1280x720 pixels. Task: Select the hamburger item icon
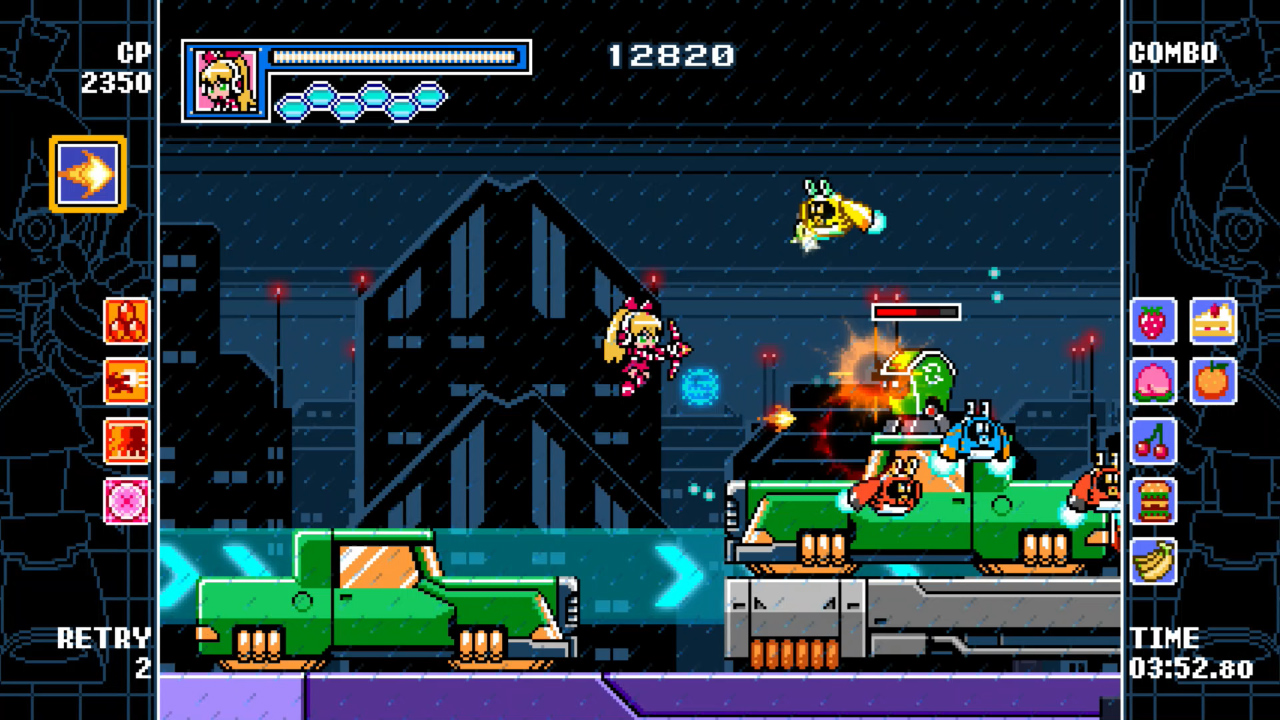point(1153,502)
